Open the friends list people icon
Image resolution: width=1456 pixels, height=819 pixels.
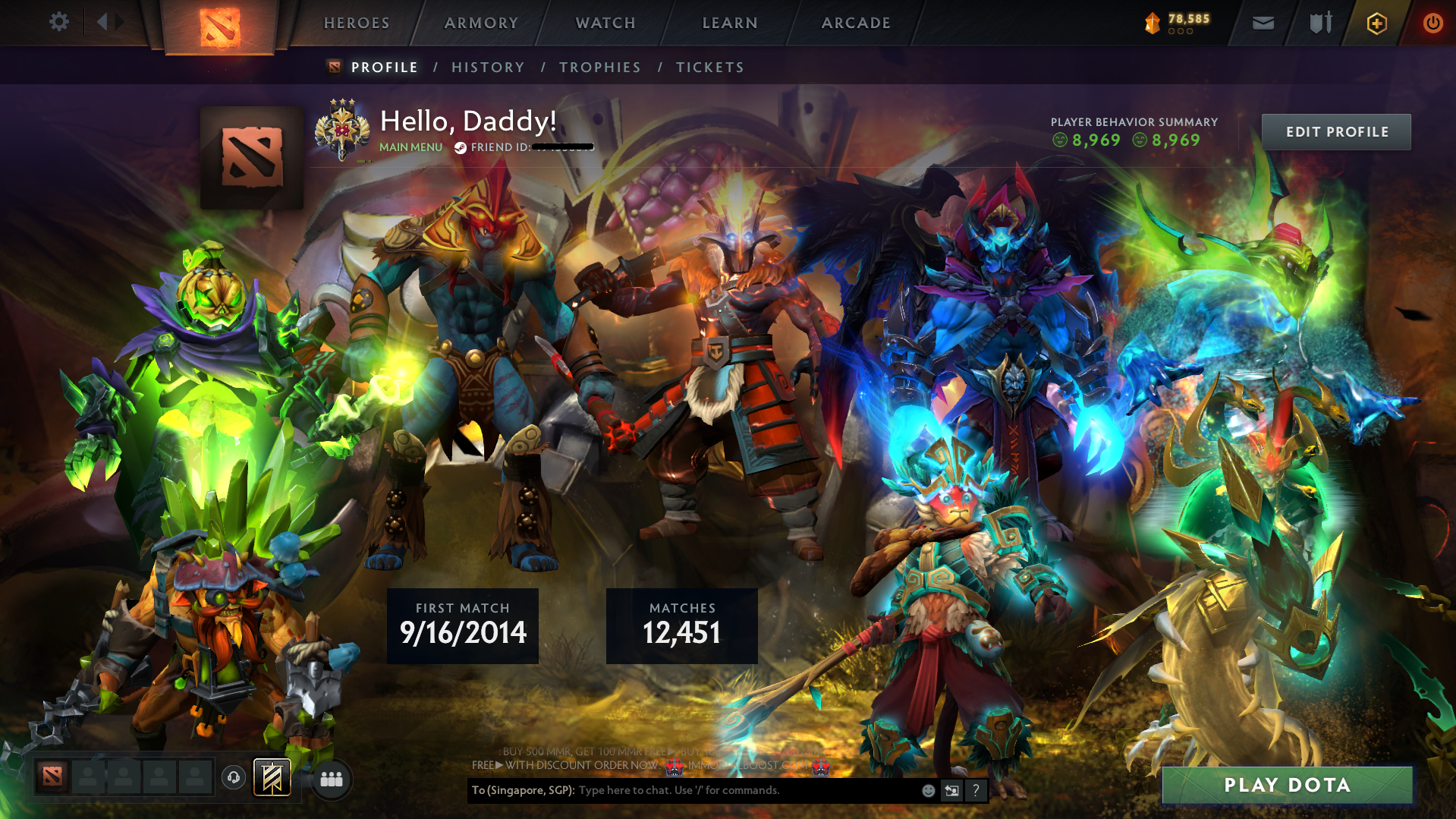330,778
